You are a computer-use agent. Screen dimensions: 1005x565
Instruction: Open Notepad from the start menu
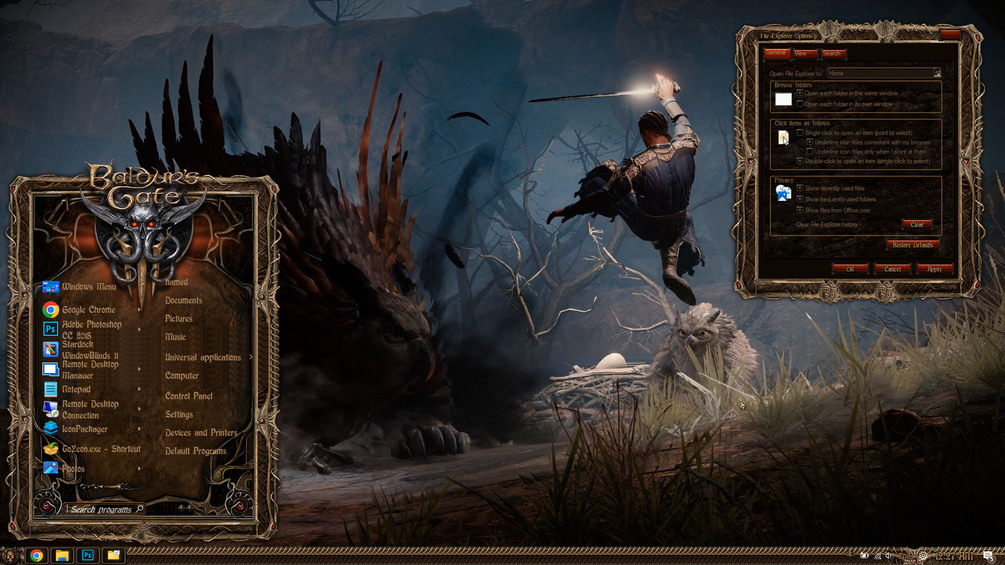(76, 389)
